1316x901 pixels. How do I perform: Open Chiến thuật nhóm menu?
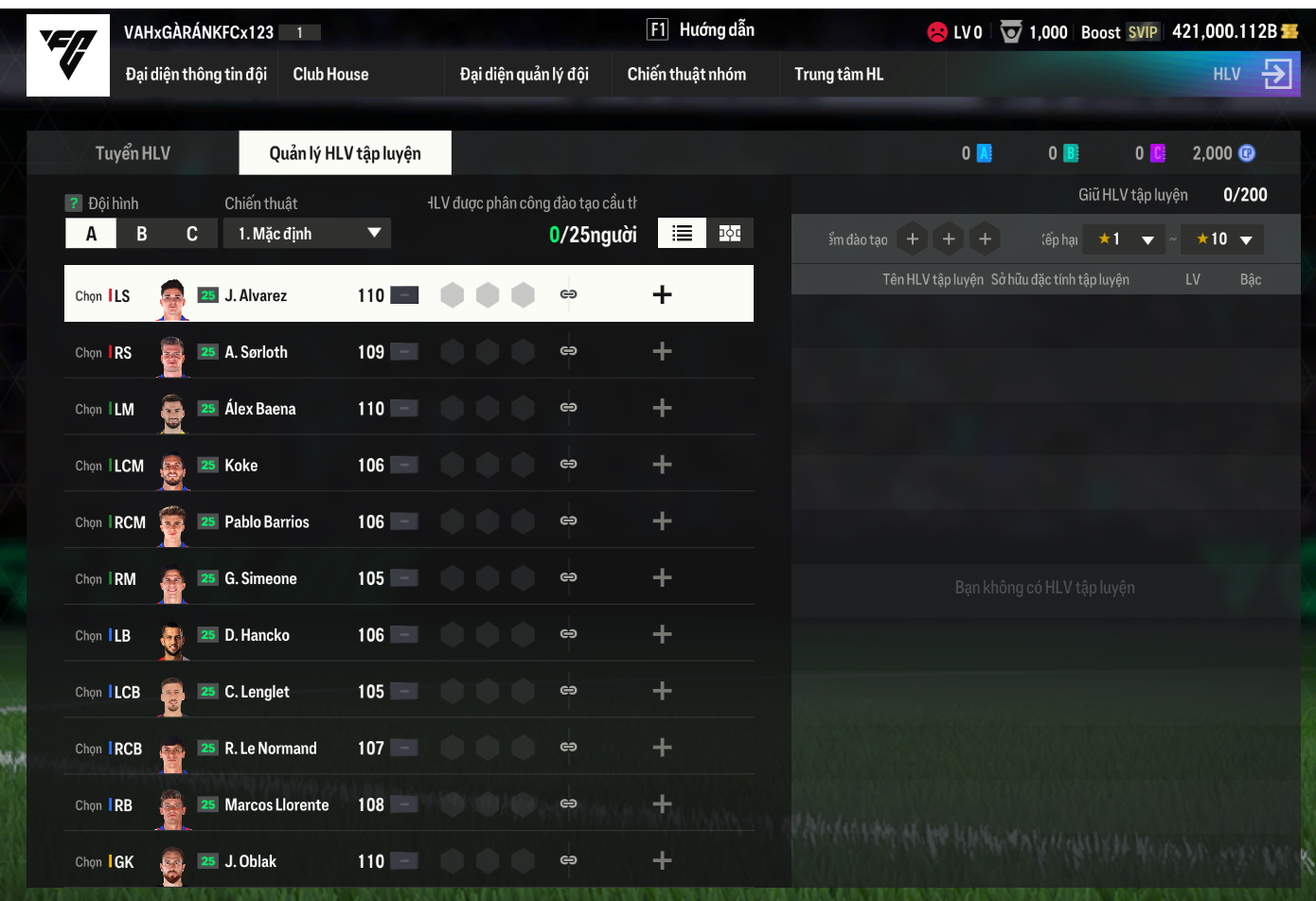[x=686, y=74]
